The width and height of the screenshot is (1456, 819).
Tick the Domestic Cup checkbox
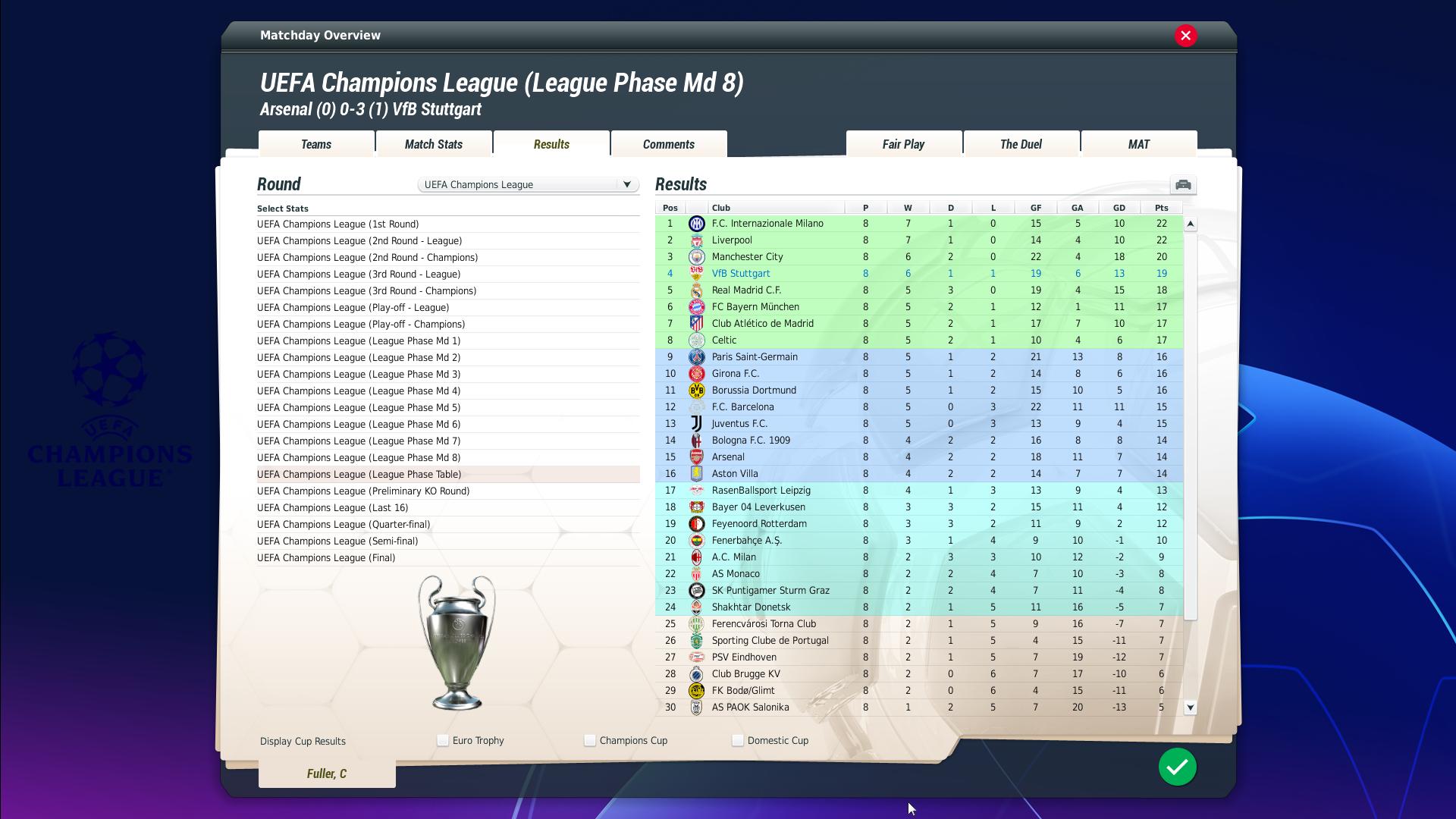pyautogui.click(x=738, y=741)
